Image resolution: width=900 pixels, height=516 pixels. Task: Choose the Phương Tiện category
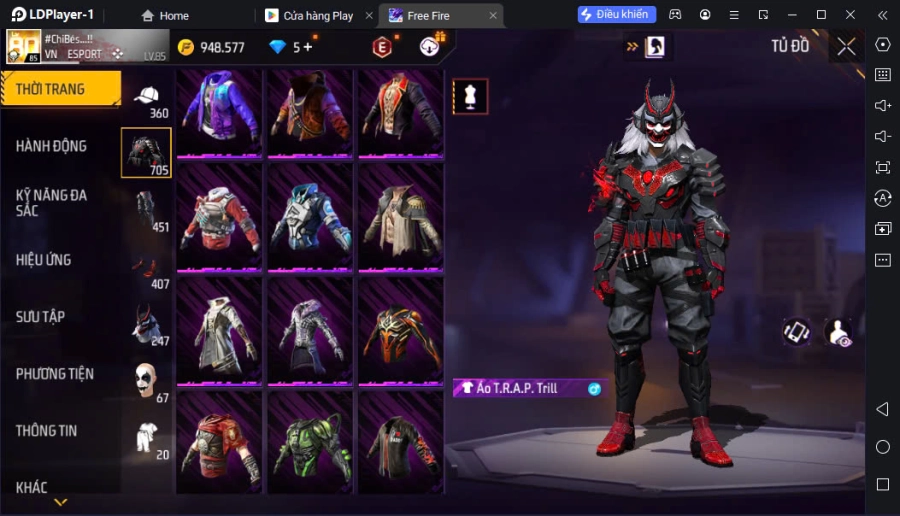coord(55,374)
